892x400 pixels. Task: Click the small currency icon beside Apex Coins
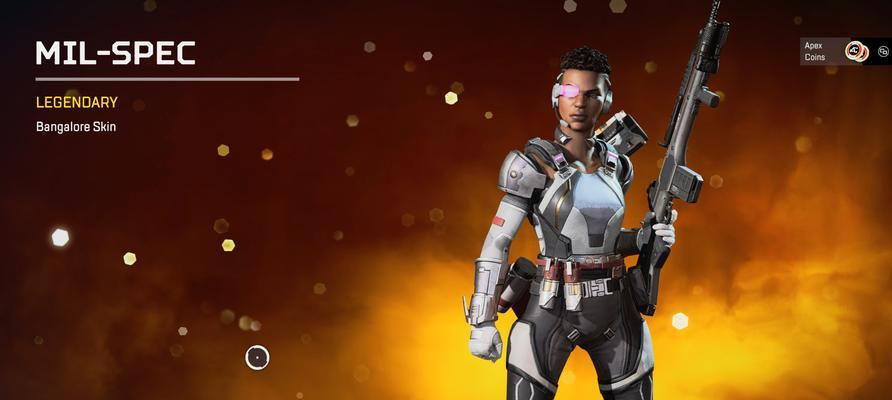click(882, 51)
